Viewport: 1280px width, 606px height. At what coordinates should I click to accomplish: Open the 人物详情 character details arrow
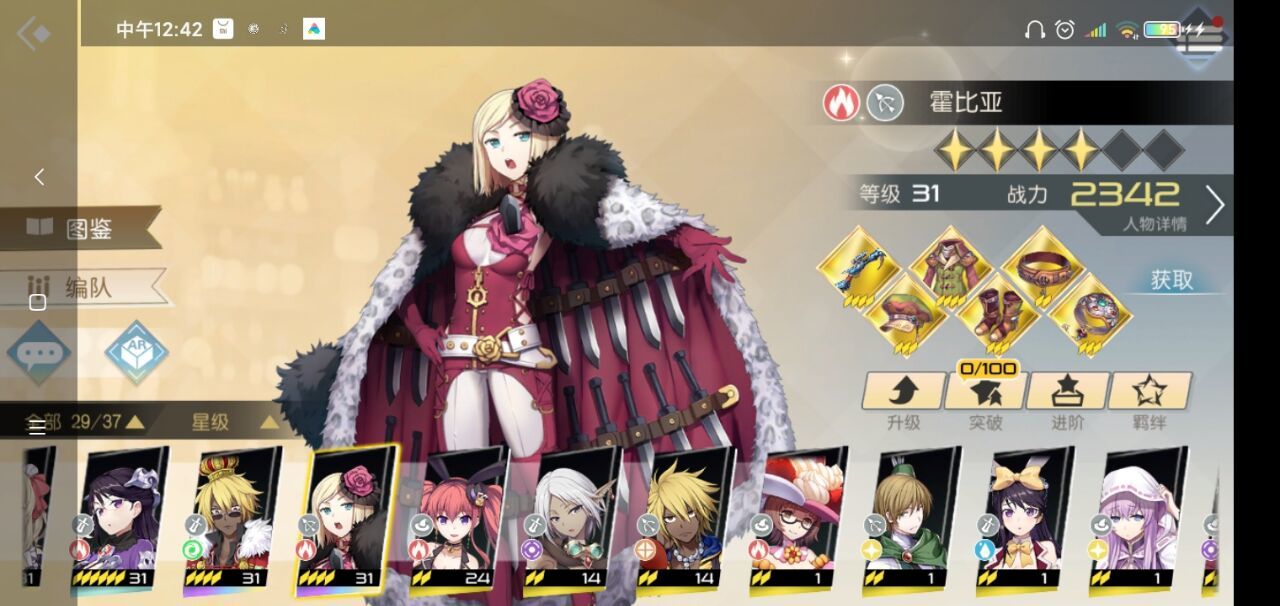tap(1214, 205)
